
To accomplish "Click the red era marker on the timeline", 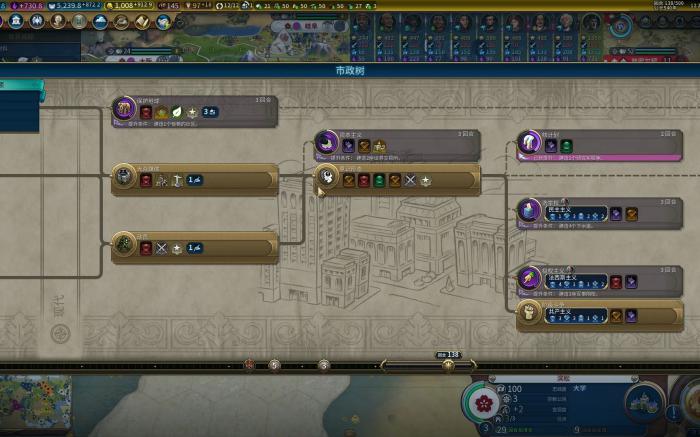I will [x=249, y=365].
